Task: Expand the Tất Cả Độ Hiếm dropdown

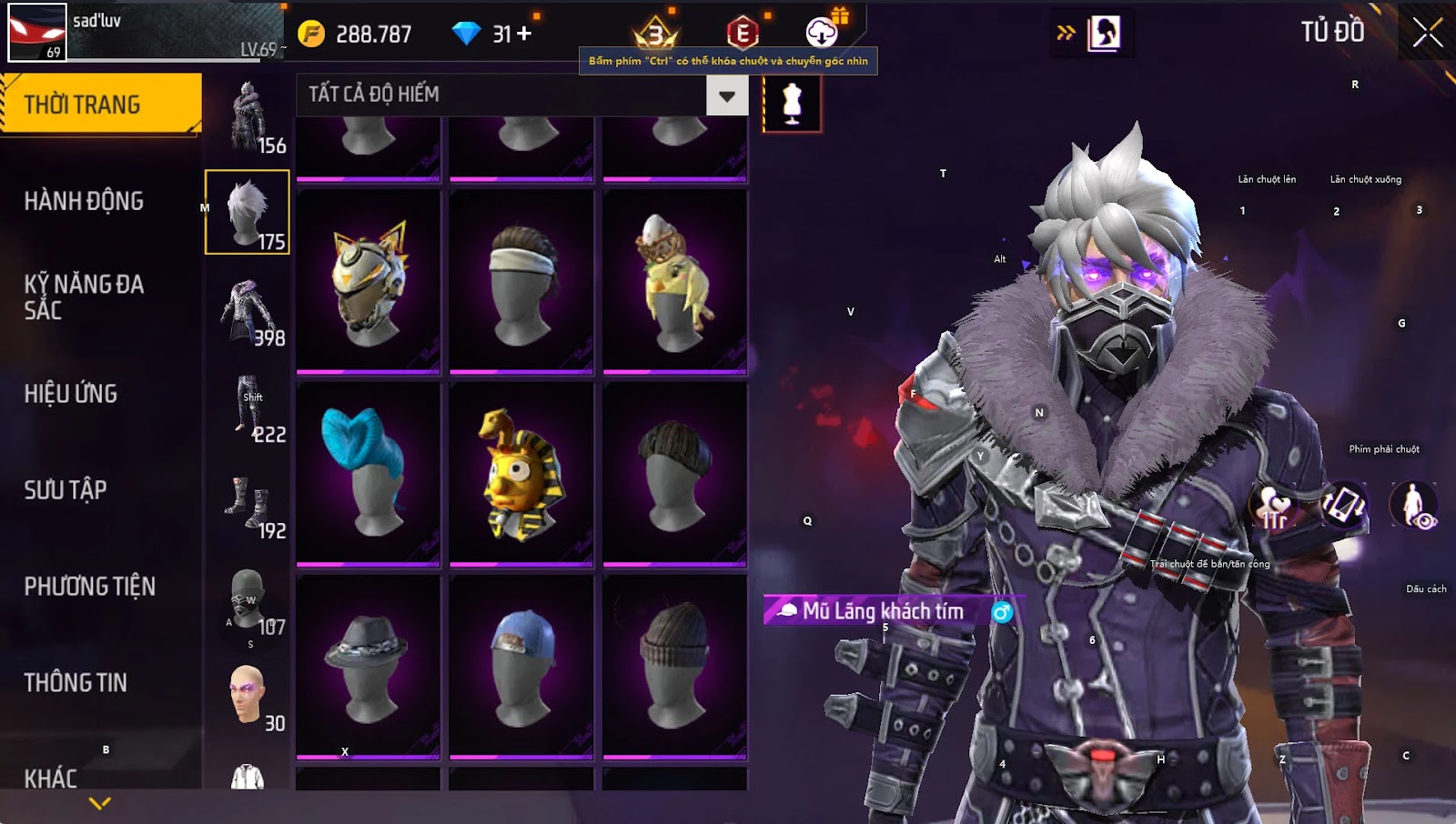Action: point(727,95)
